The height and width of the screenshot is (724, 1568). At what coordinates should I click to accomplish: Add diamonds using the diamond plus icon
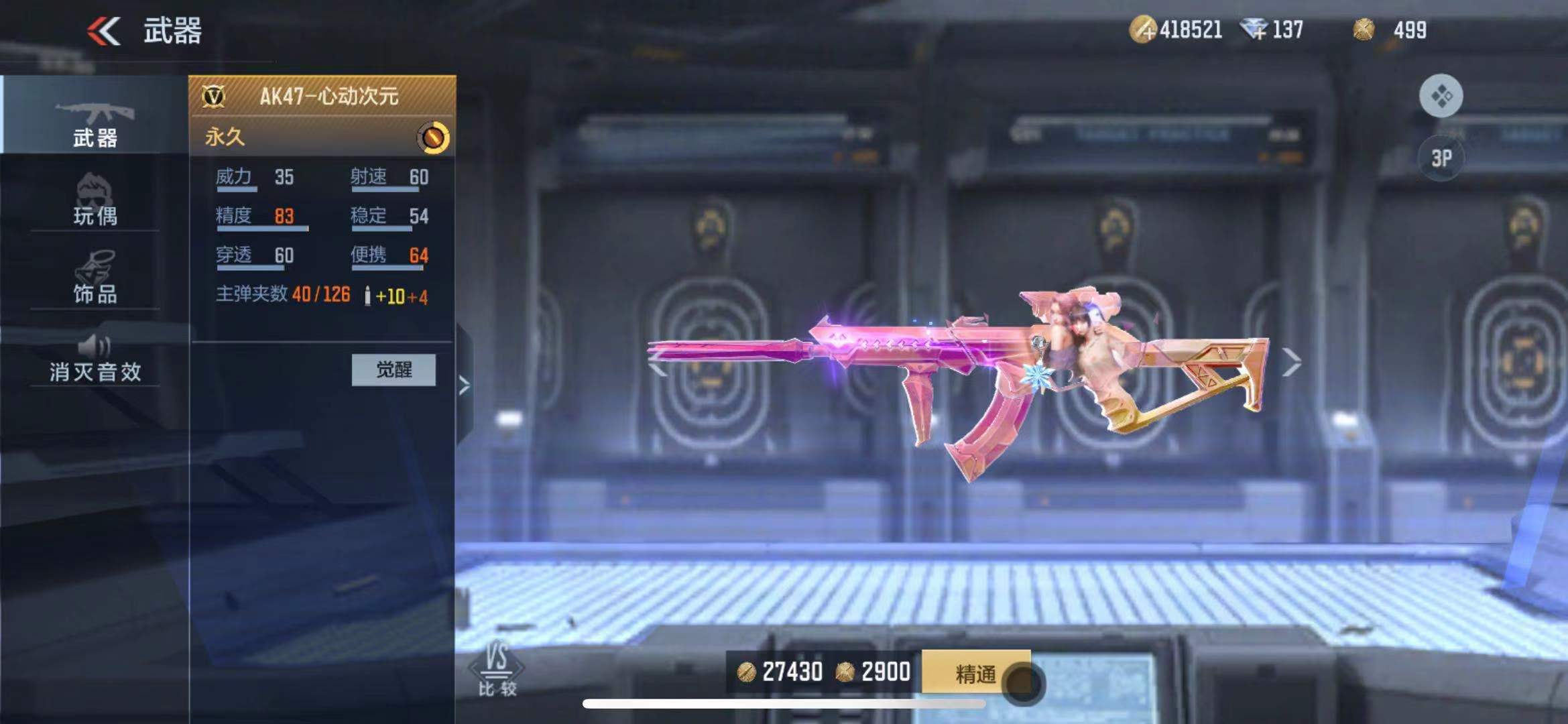coord(1252,30)
